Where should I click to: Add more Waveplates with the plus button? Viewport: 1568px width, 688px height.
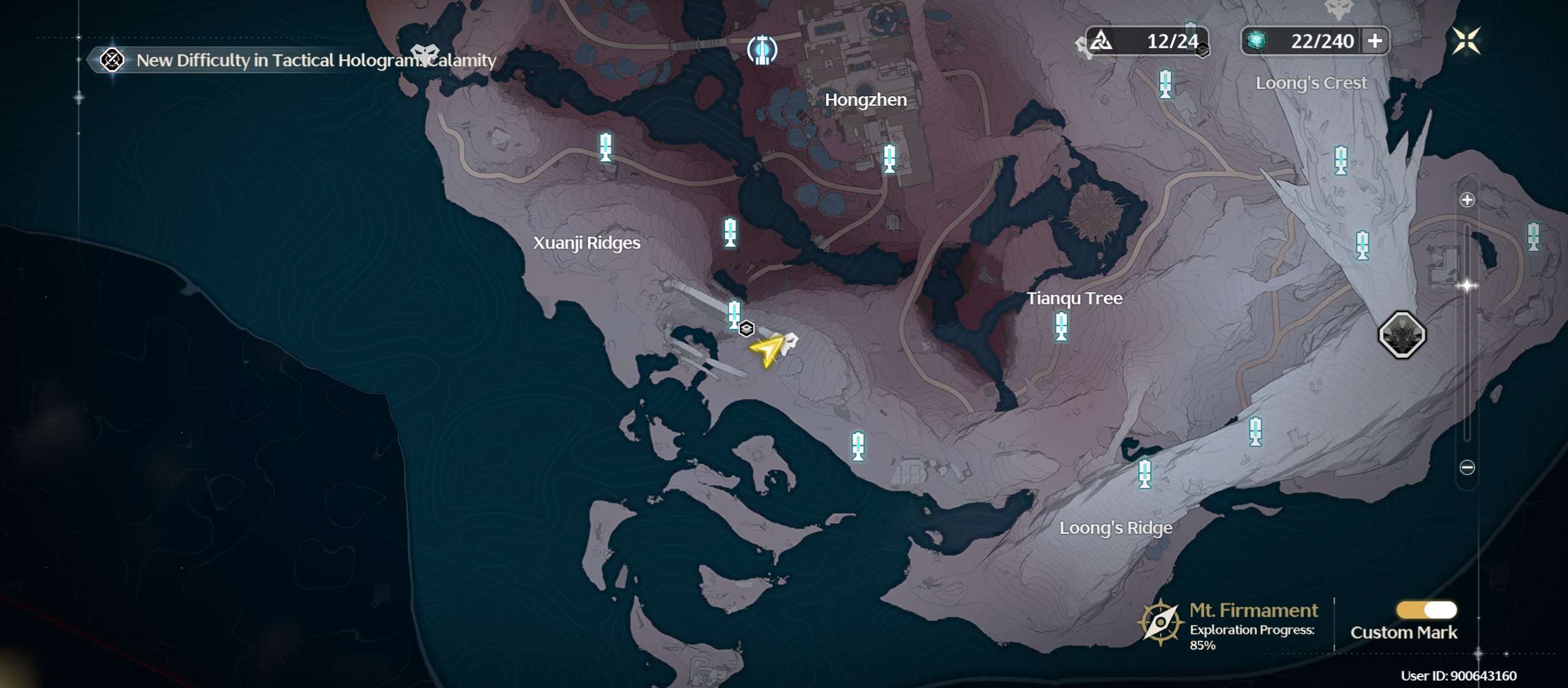[1375, 41]
